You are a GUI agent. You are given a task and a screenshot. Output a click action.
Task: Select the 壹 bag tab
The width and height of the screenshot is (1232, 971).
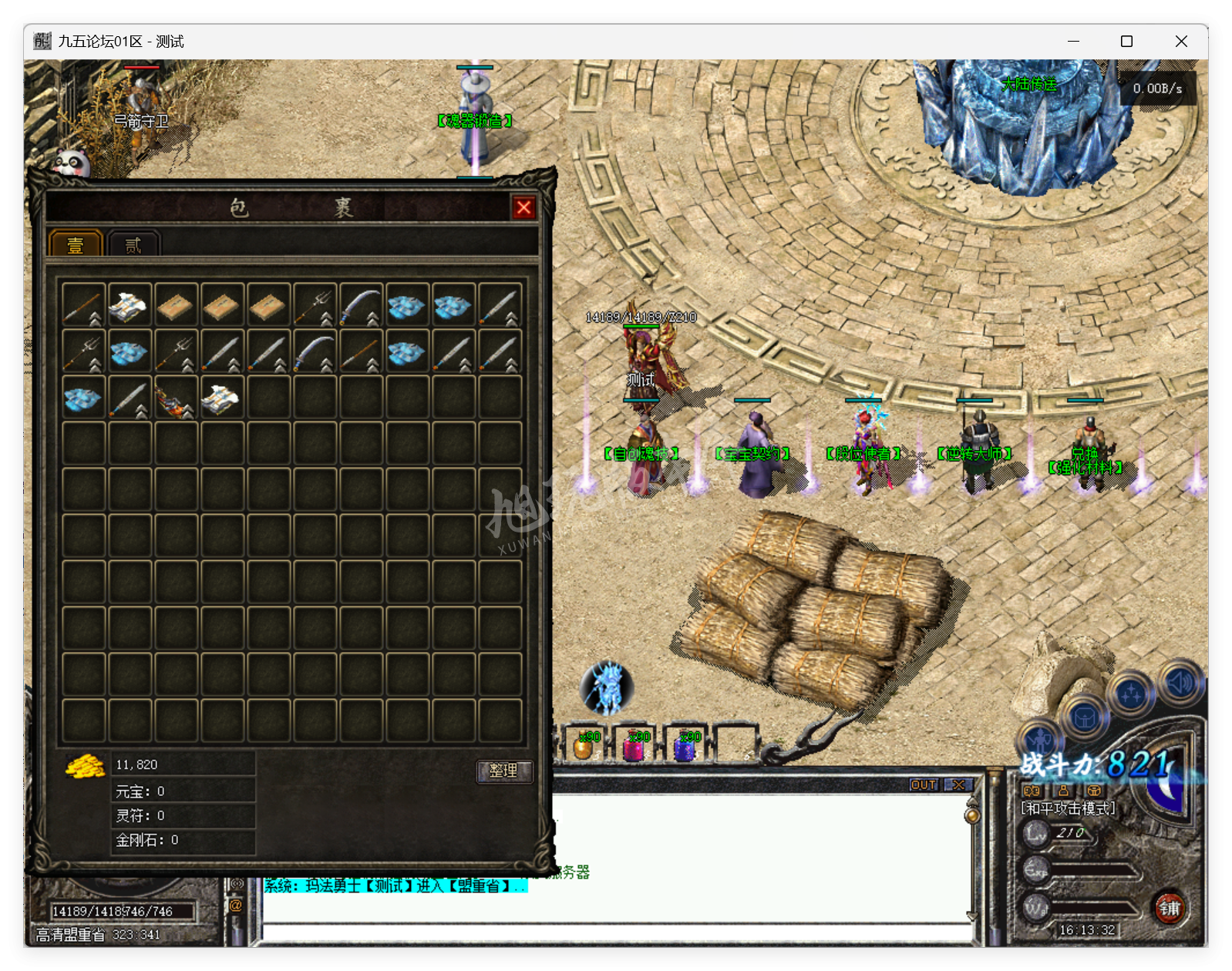coord(76,245)
